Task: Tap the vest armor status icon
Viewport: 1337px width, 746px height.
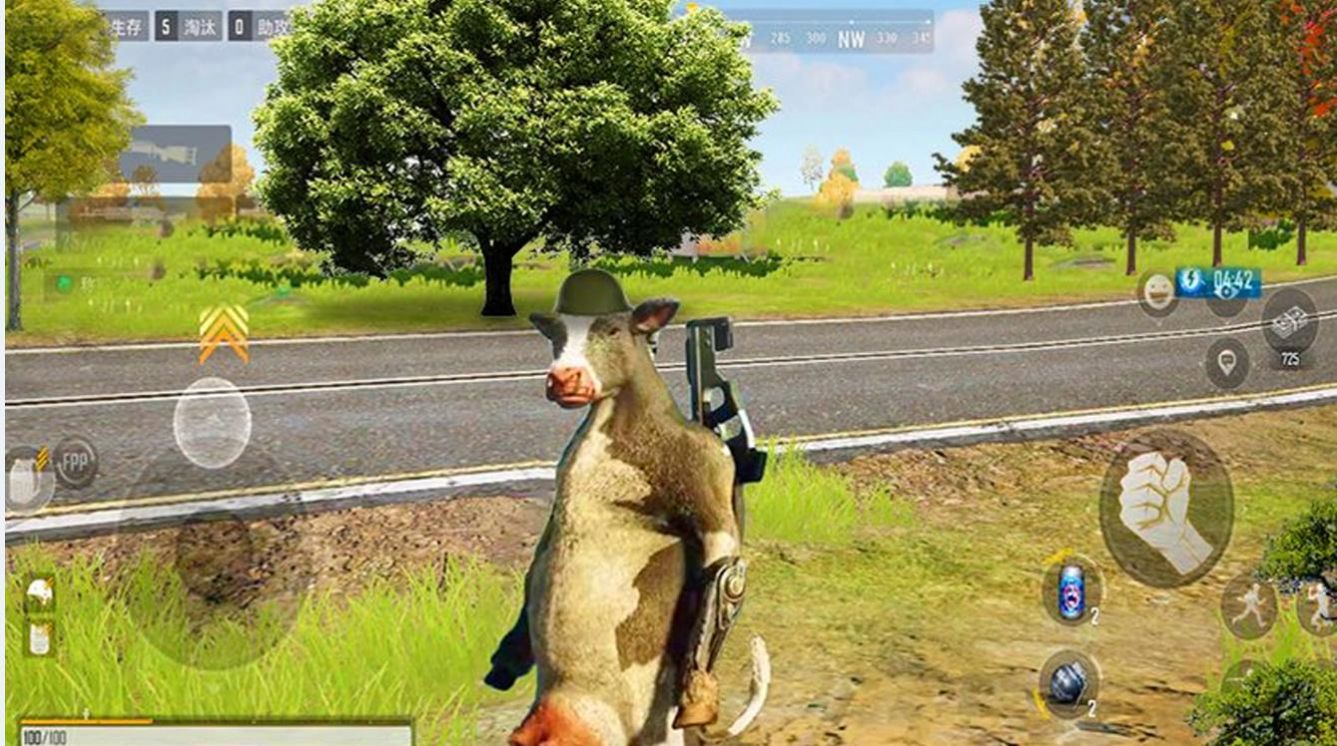Action: pos(39,637)
